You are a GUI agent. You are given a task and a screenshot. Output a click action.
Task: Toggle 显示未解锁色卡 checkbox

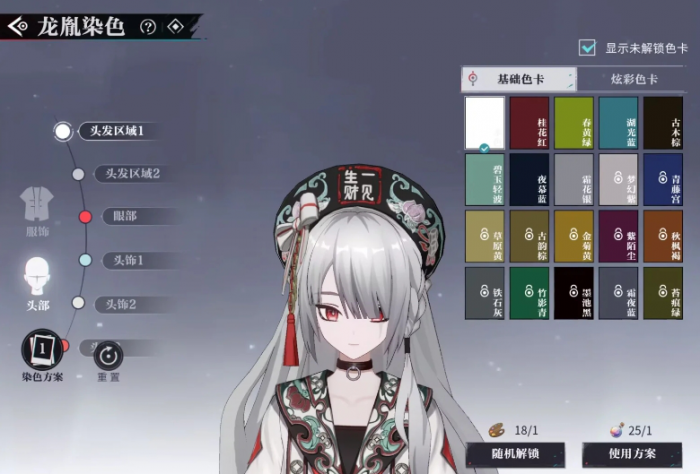[588, 47]
